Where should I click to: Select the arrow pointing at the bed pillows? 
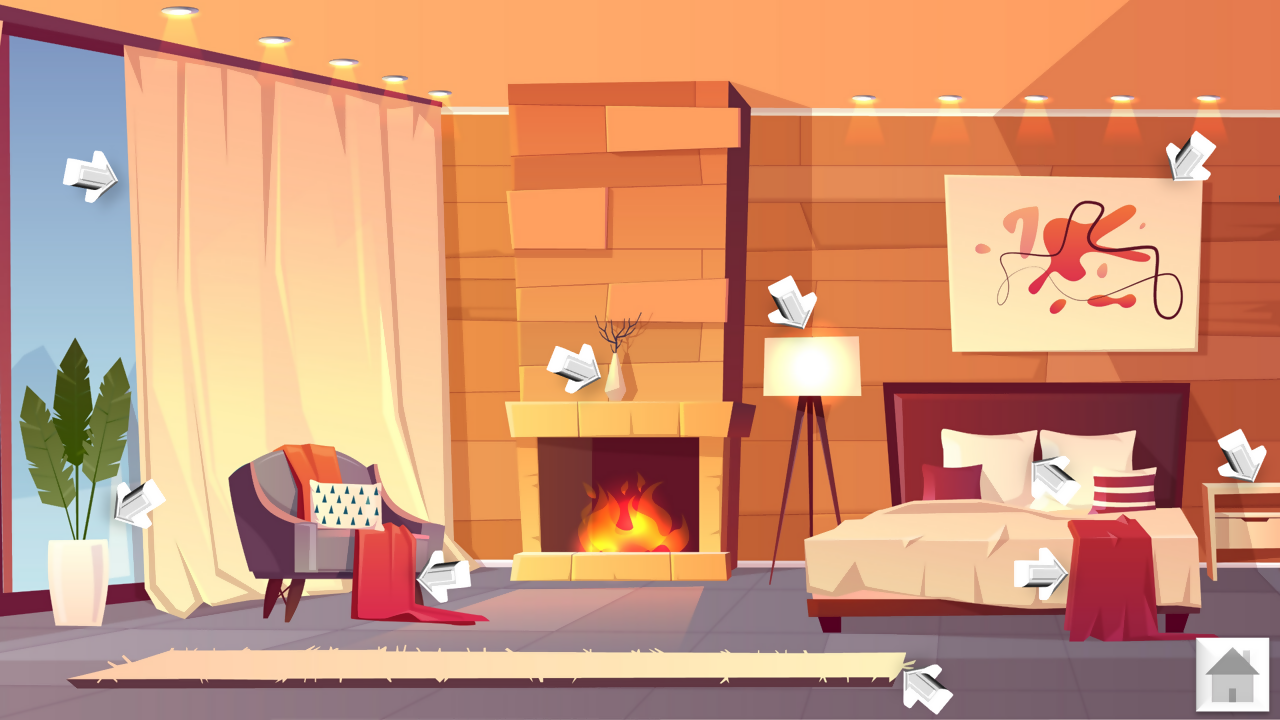1054,479
